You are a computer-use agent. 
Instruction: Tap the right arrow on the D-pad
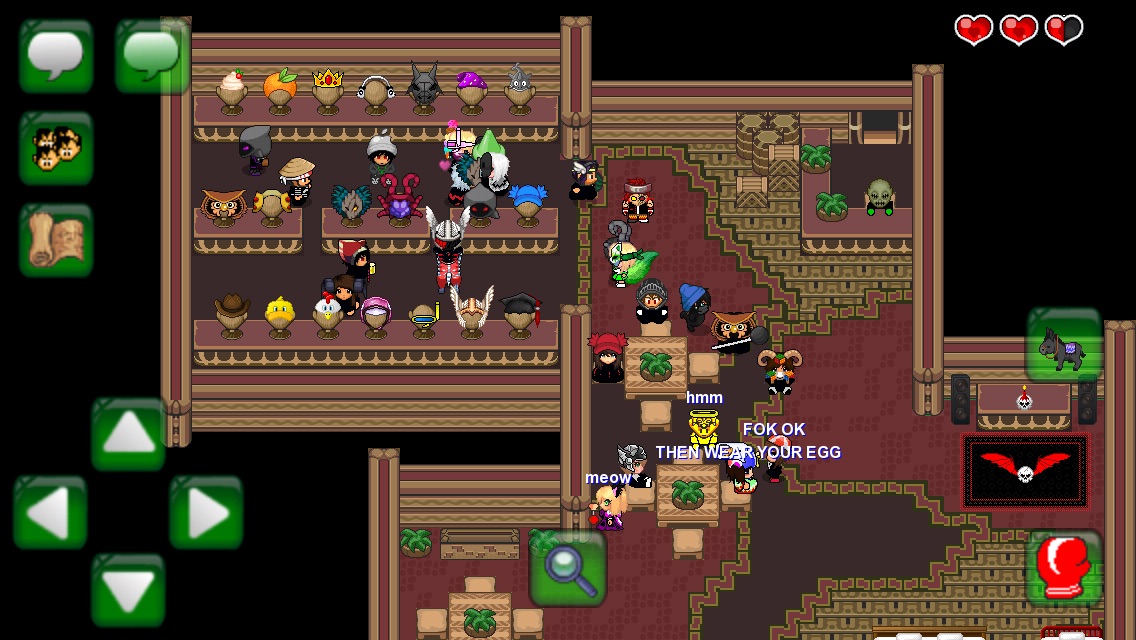[x=206, y=513]
